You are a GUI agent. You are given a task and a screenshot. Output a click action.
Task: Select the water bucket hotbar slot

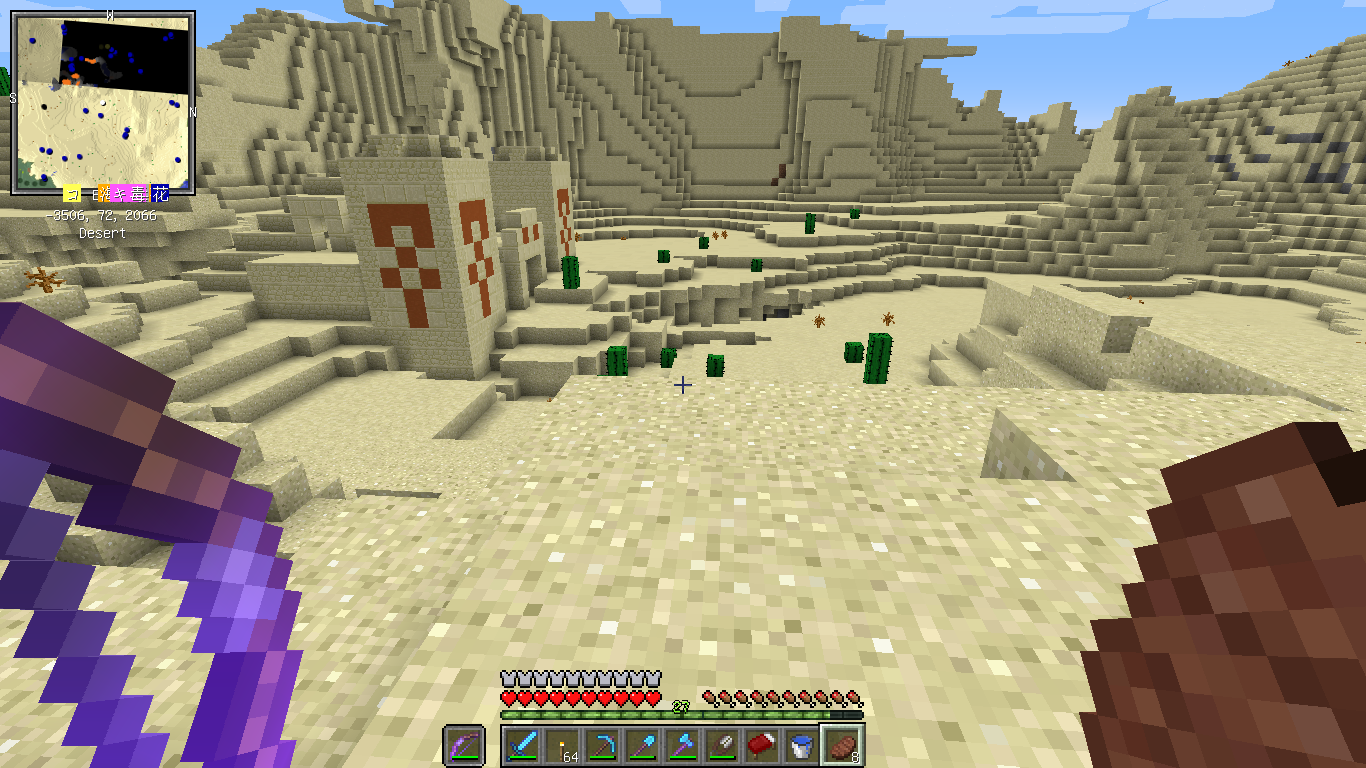pos(802,746)
